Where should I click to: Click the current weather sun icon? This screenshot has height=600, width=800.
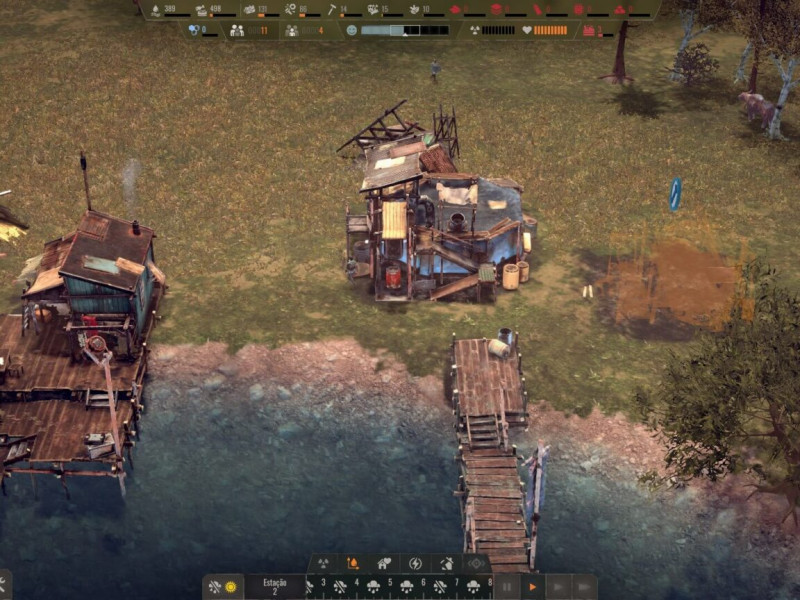(x=230, y=587)
